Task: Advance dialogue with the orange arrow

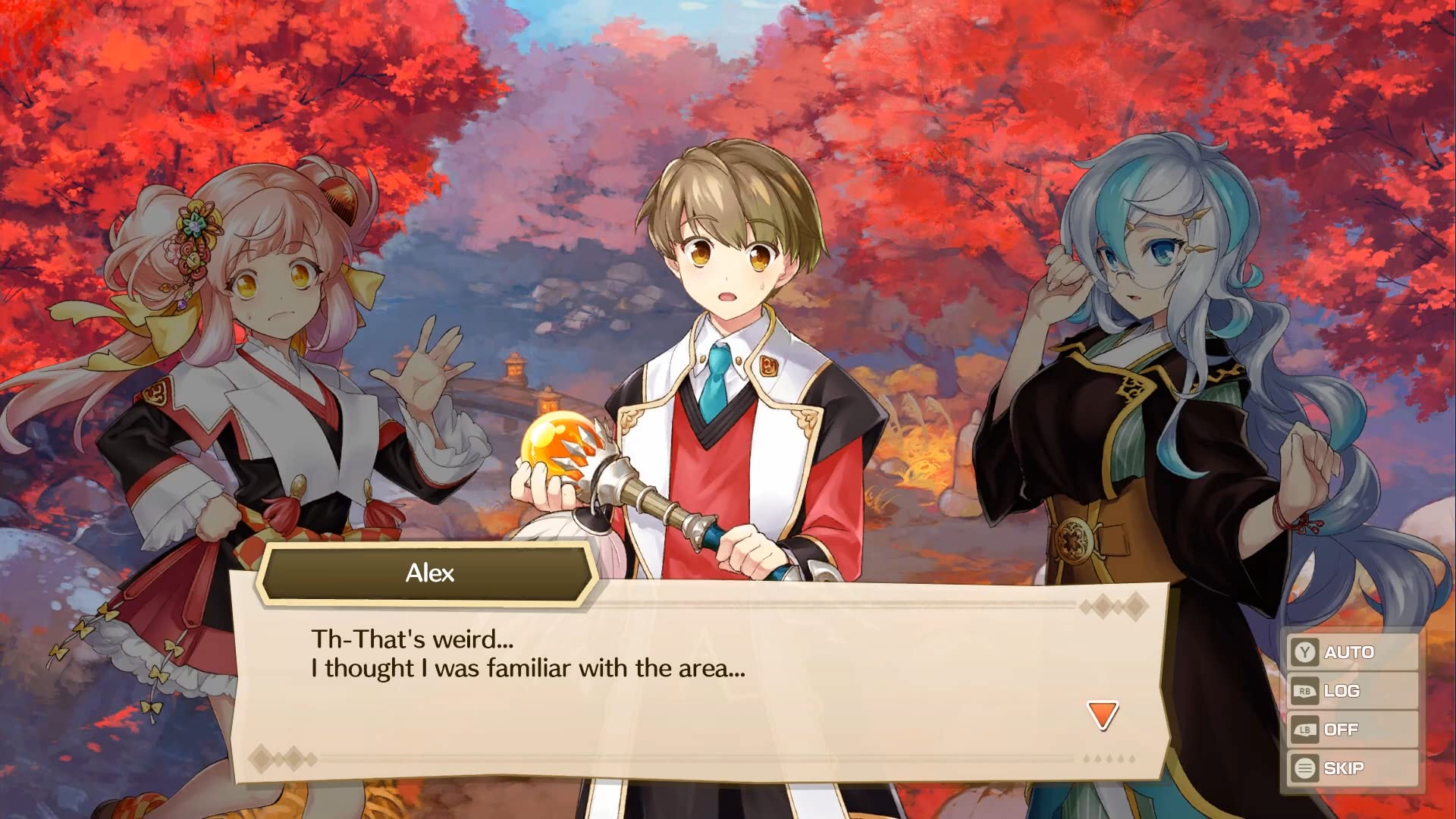Action: pyautogui.click(x=1103, y=715)
